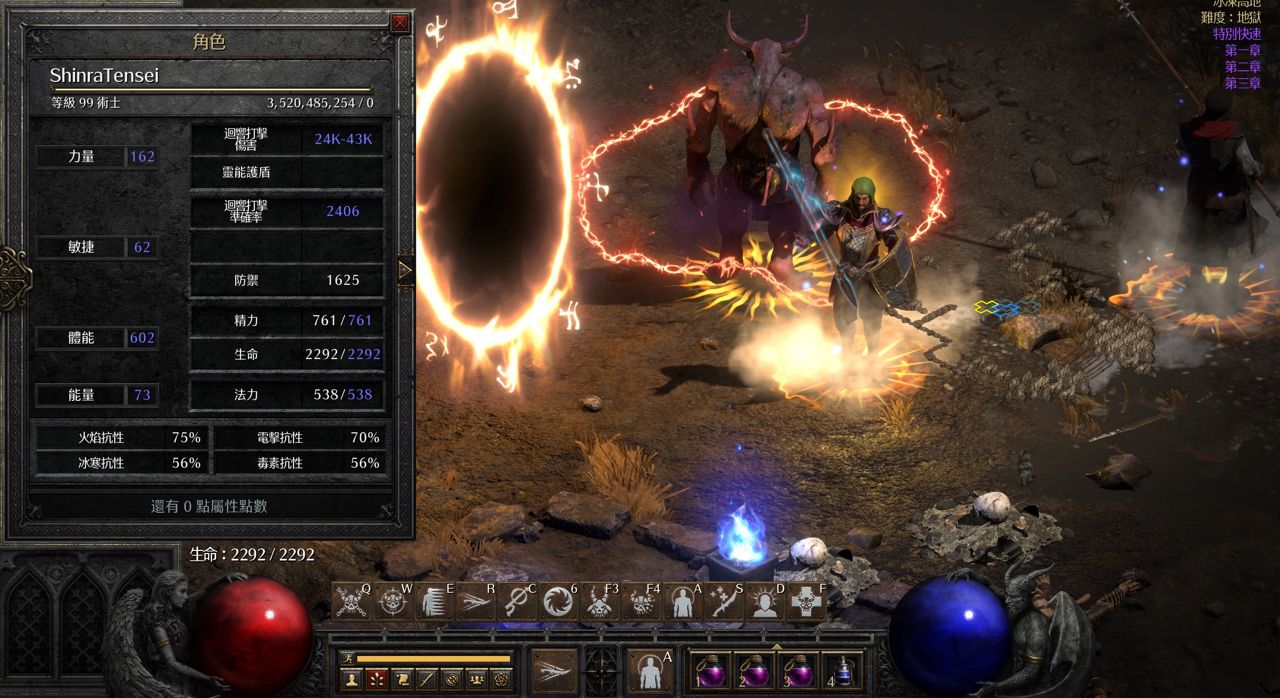Select the skull-and-chains skill bound to Q

click(352, 602)
